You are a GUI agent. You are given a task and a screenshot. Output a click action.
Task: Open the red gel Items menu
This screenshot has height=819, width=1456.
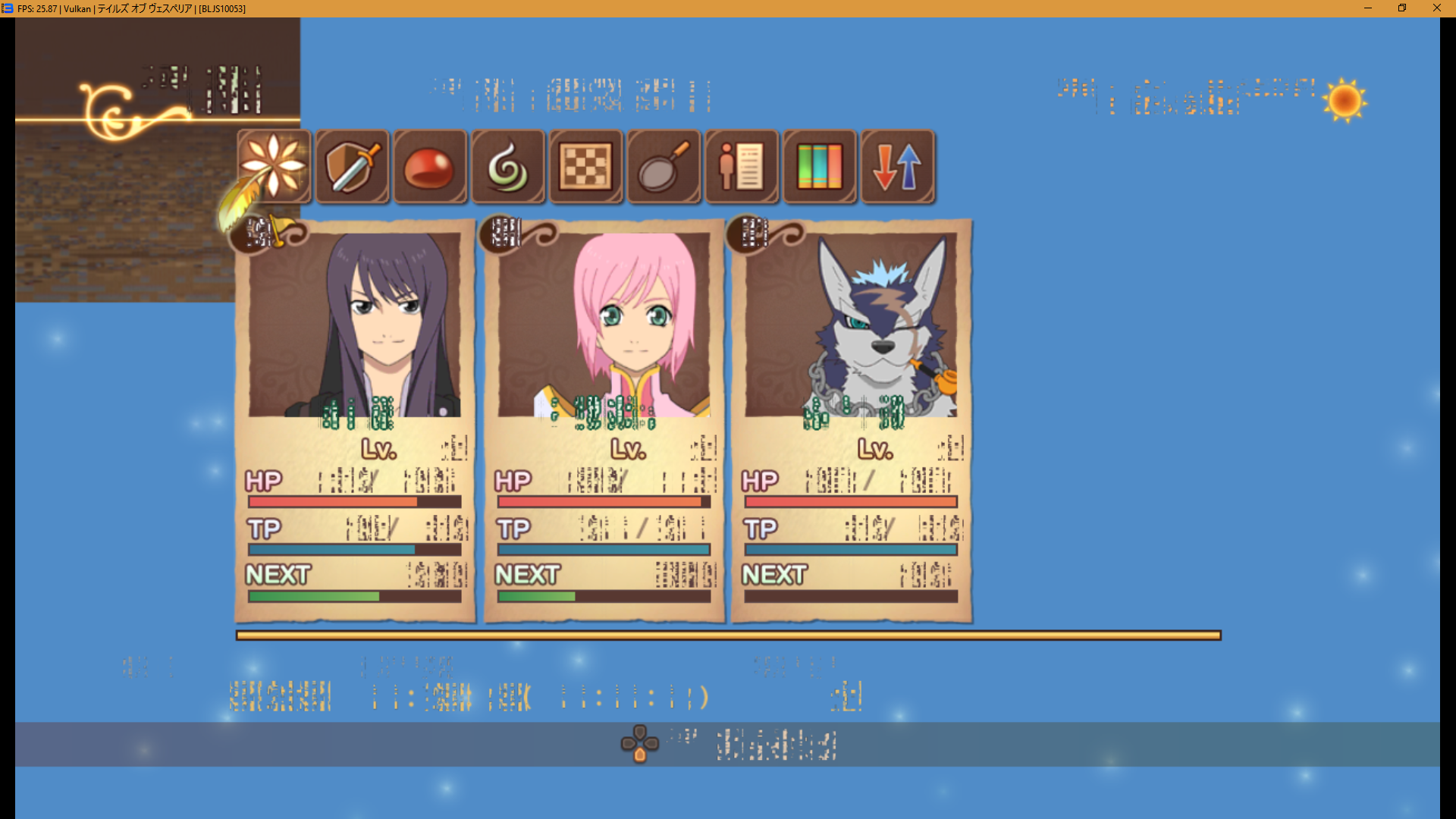430,166
